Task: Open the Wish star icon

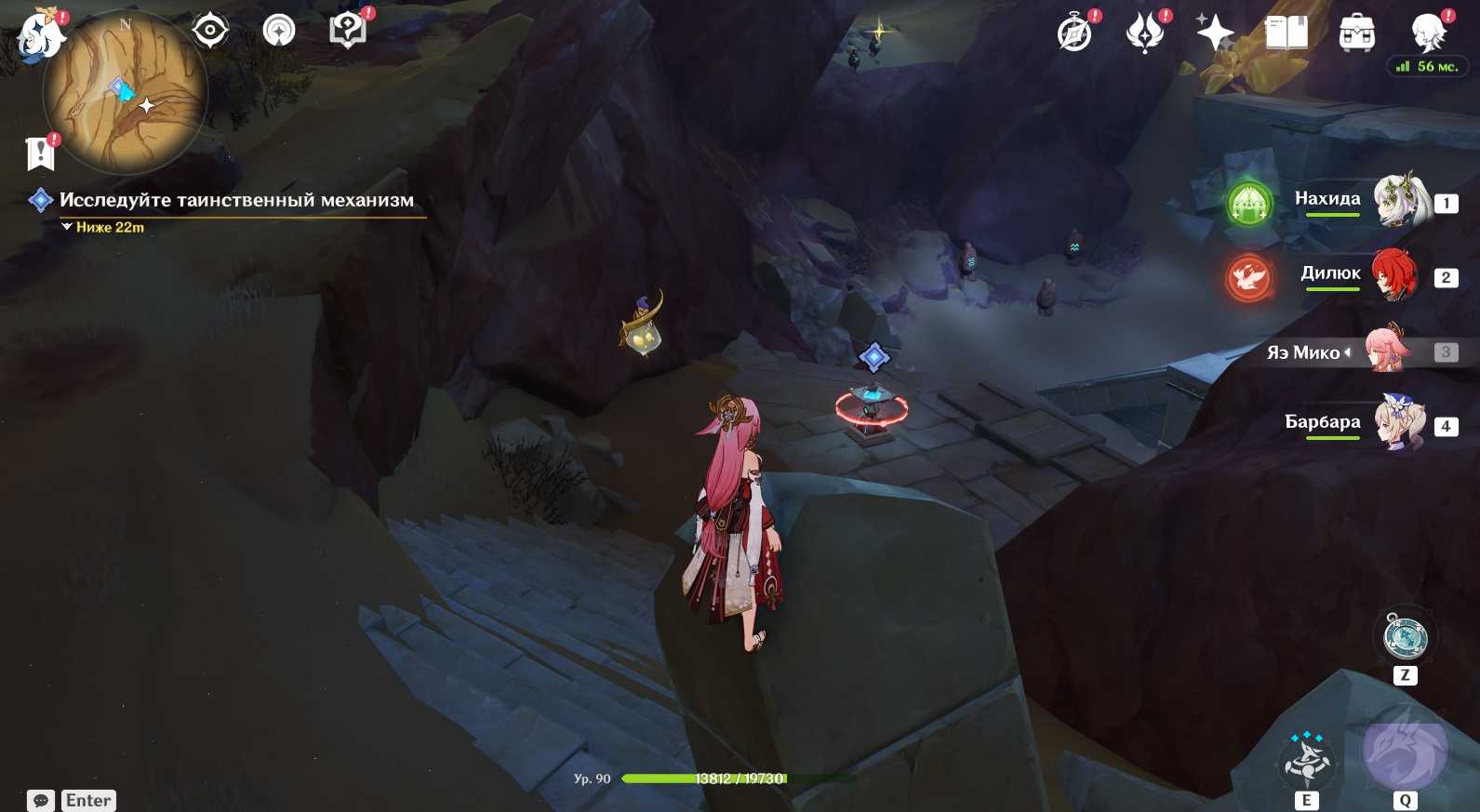Action: (x=1215, y=33)
